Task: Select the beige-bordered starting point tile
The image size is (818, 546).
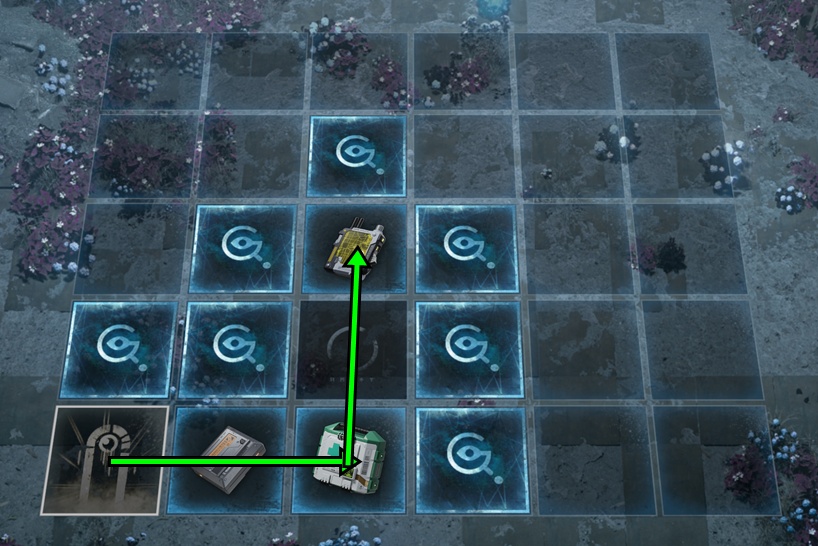Action: (104, 460)
